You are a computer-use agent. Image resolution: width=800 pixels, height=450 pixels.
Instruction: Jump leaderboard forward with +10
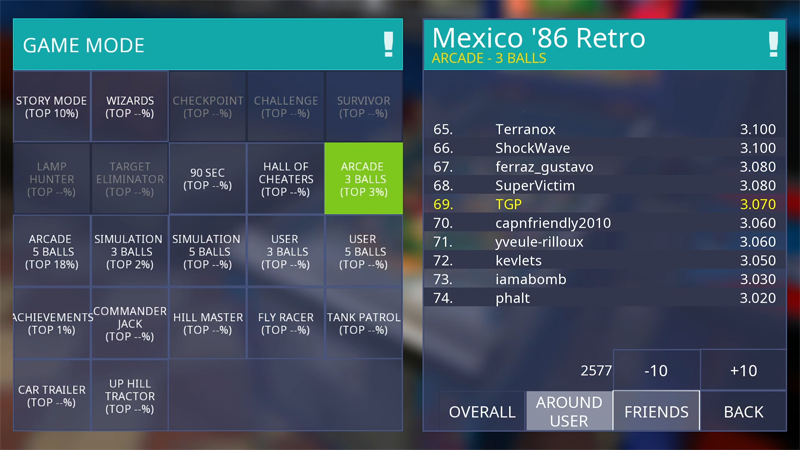743,370
